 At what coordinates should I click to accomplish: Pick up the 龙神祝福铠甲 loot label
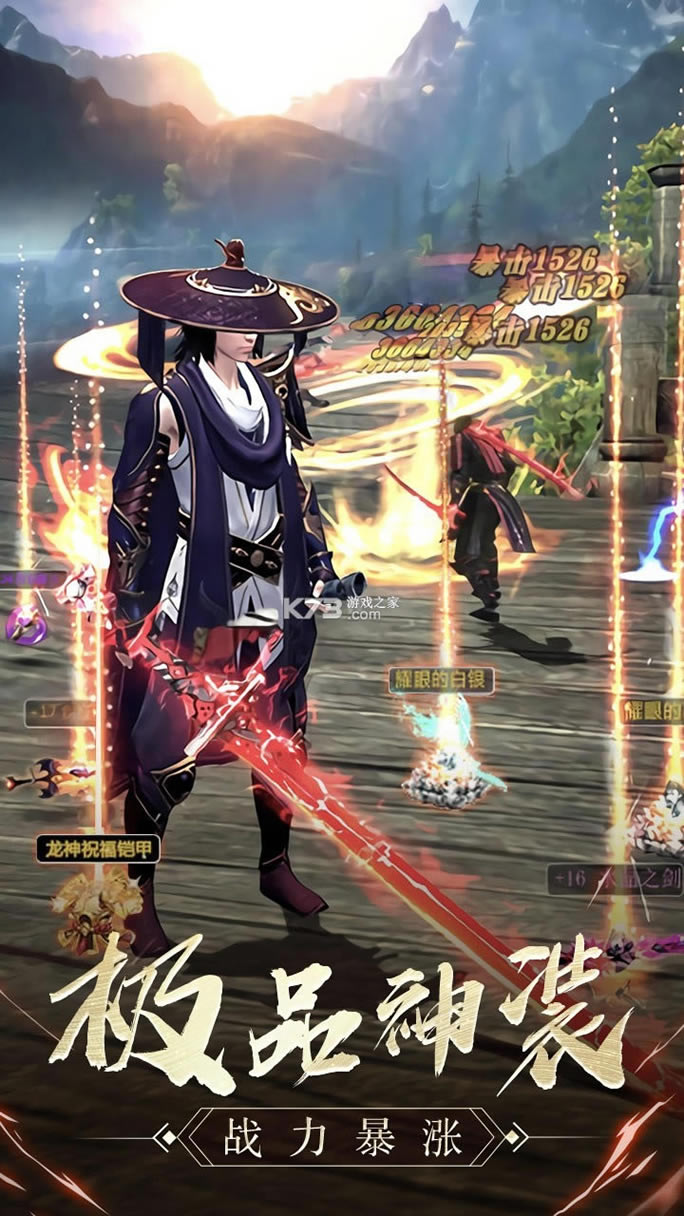[x=98, y=850]
